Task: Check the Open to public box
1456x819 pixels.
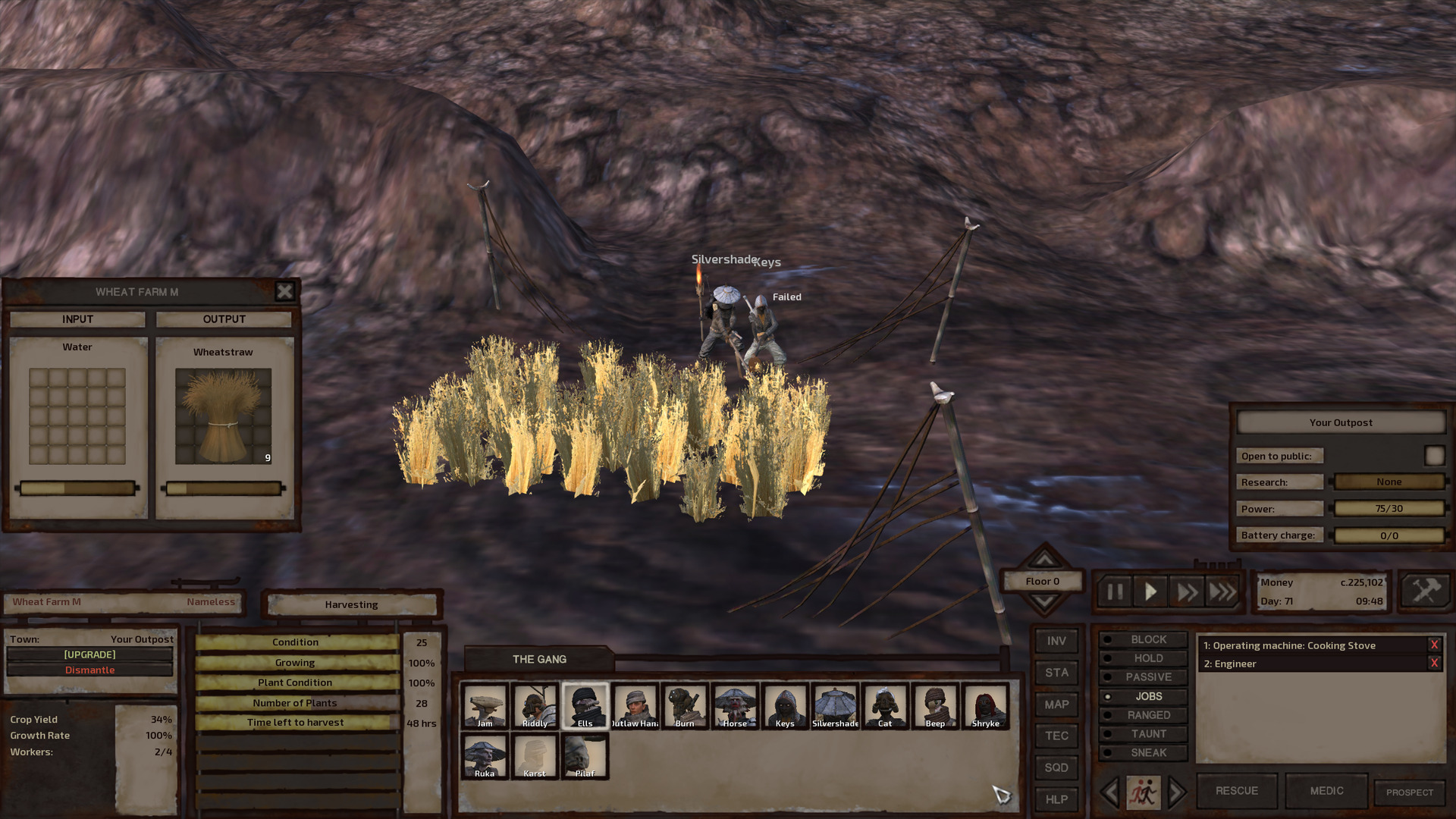Action: pos(1434,455)
